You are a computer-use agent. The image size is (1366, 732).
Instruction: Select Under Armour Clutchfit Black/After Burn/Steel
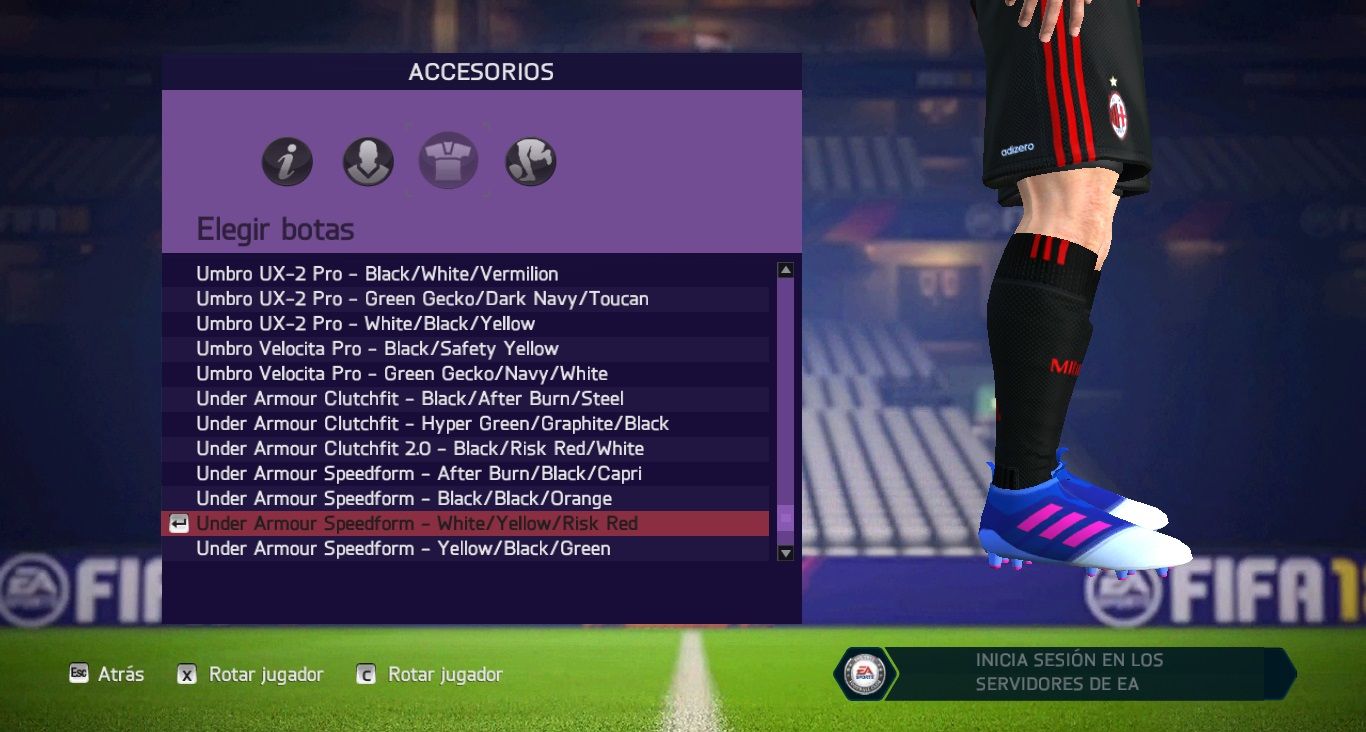(x=409, y=399)
